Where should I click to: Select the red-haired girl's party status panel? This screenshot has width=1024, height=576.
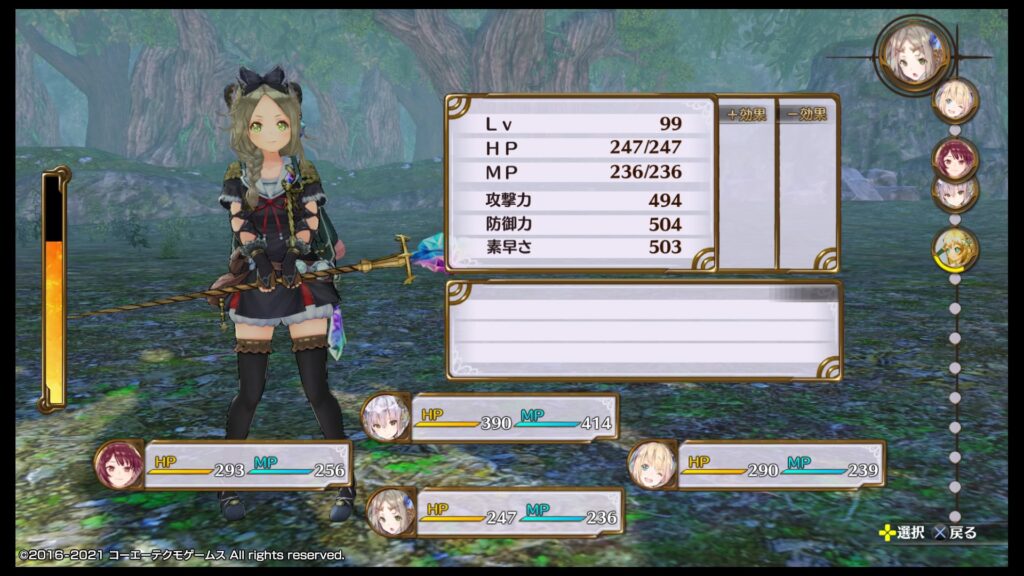coord(225,466)
